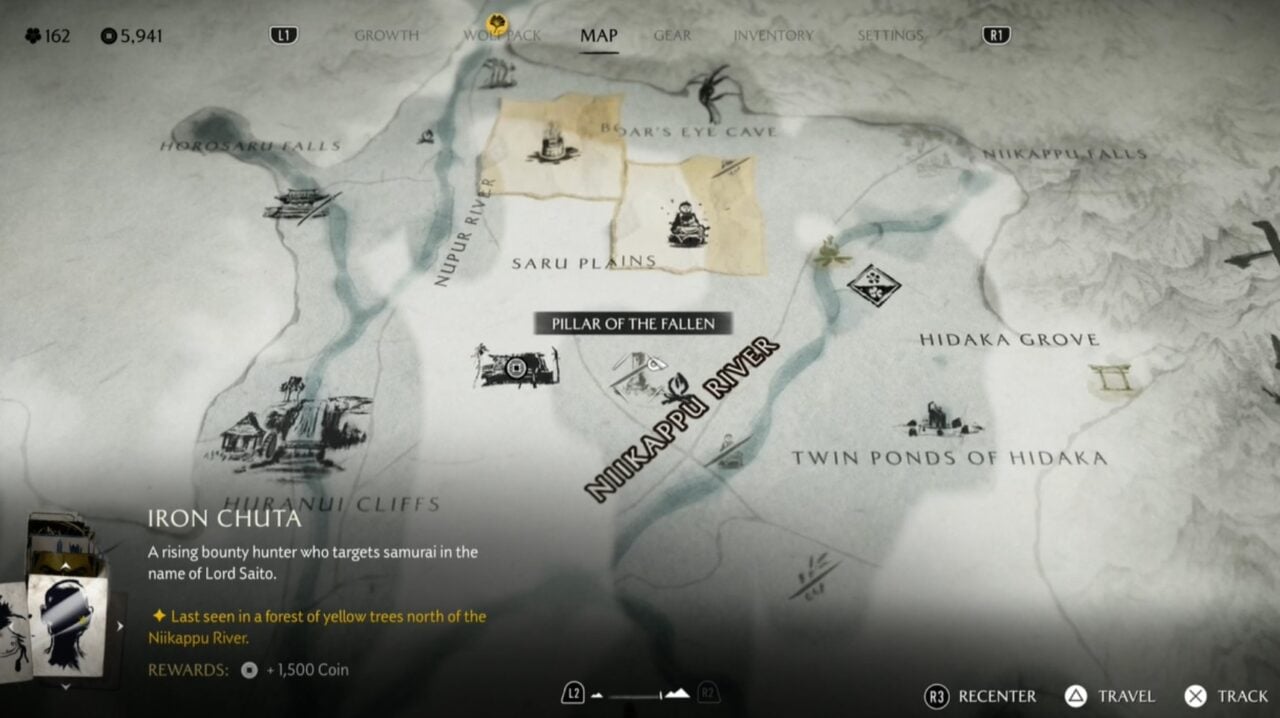1280x718 pixels.
Task: Select the hot spring marker on parchment
Action: (551, 145)
